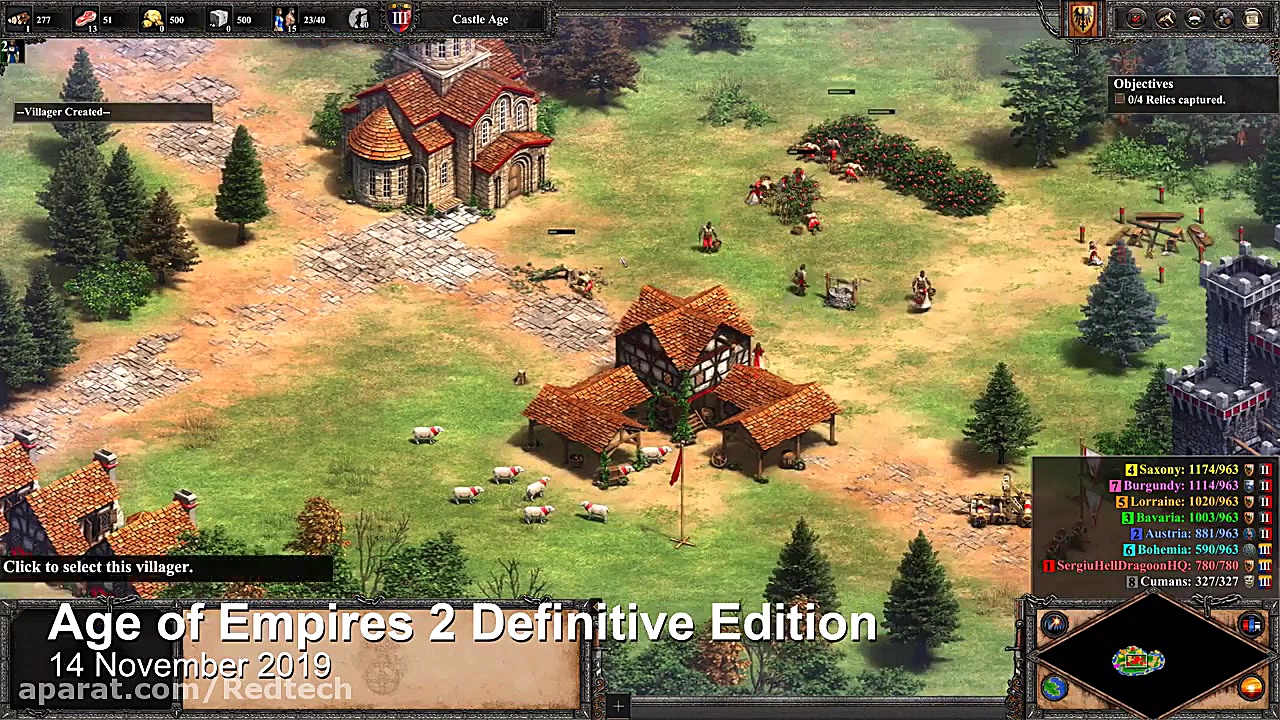Open the Technology Tree icon

[x=1165, y=18]
